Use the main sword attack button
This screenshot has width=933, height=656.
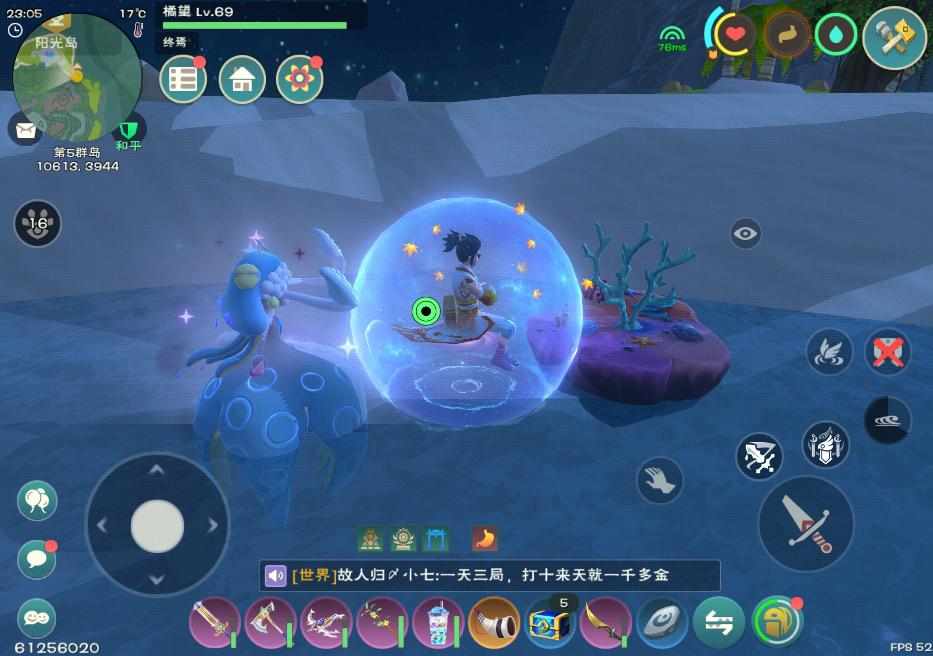coord(805,523)
